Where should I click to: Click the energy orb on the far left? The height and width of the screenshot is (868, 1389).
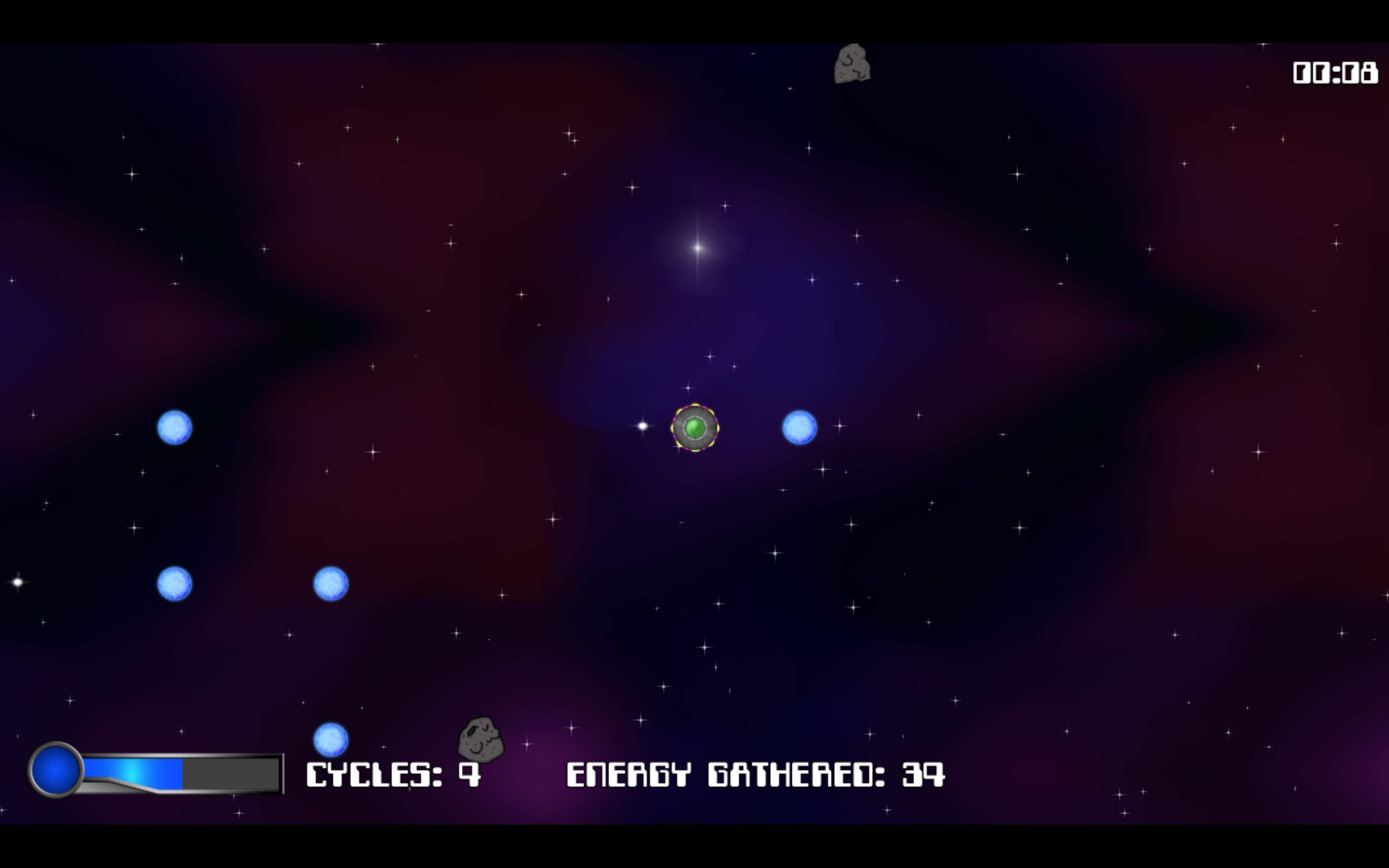174,427
